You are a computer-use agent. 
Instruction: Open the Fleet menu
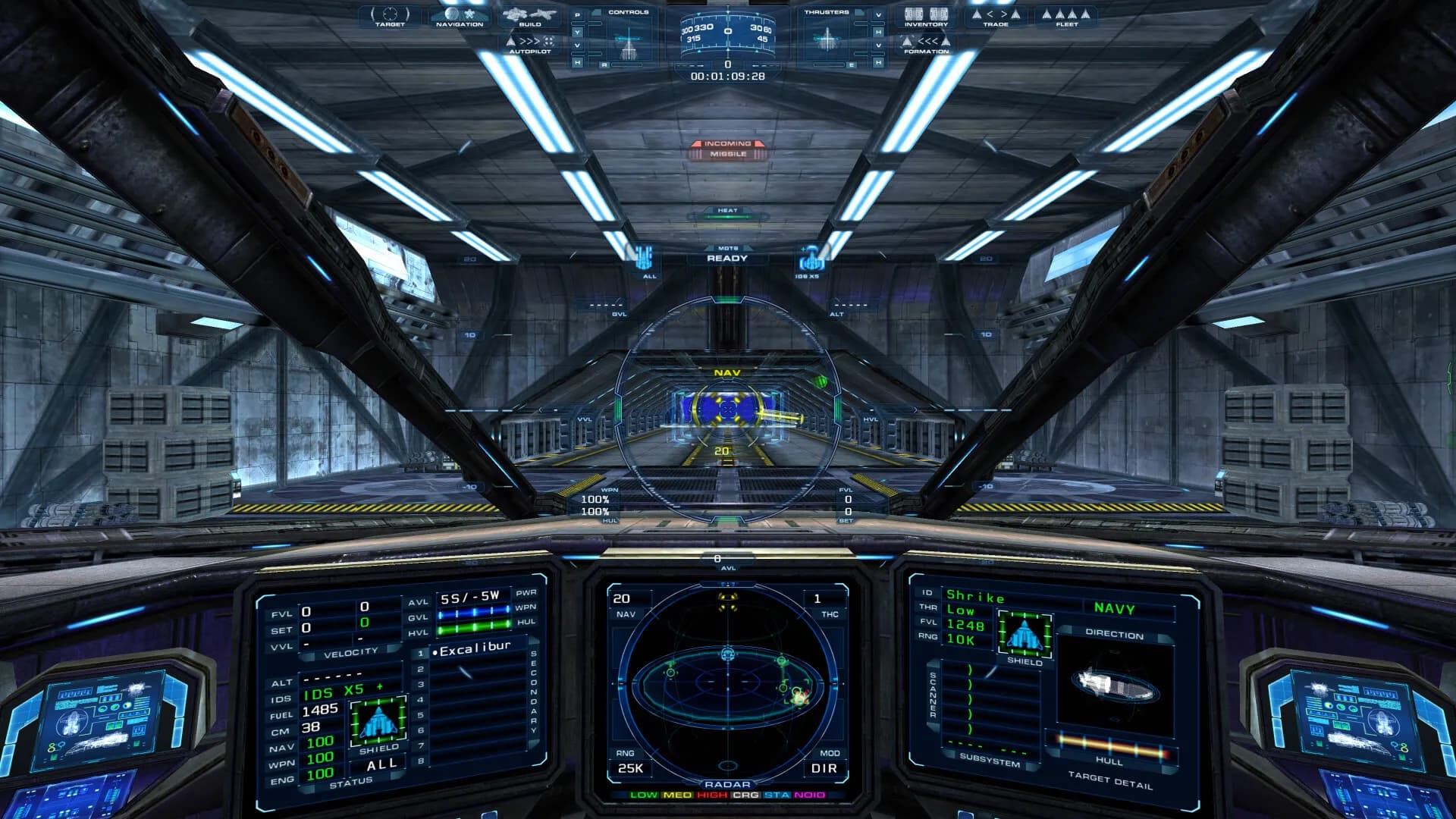click(1066, 17)
